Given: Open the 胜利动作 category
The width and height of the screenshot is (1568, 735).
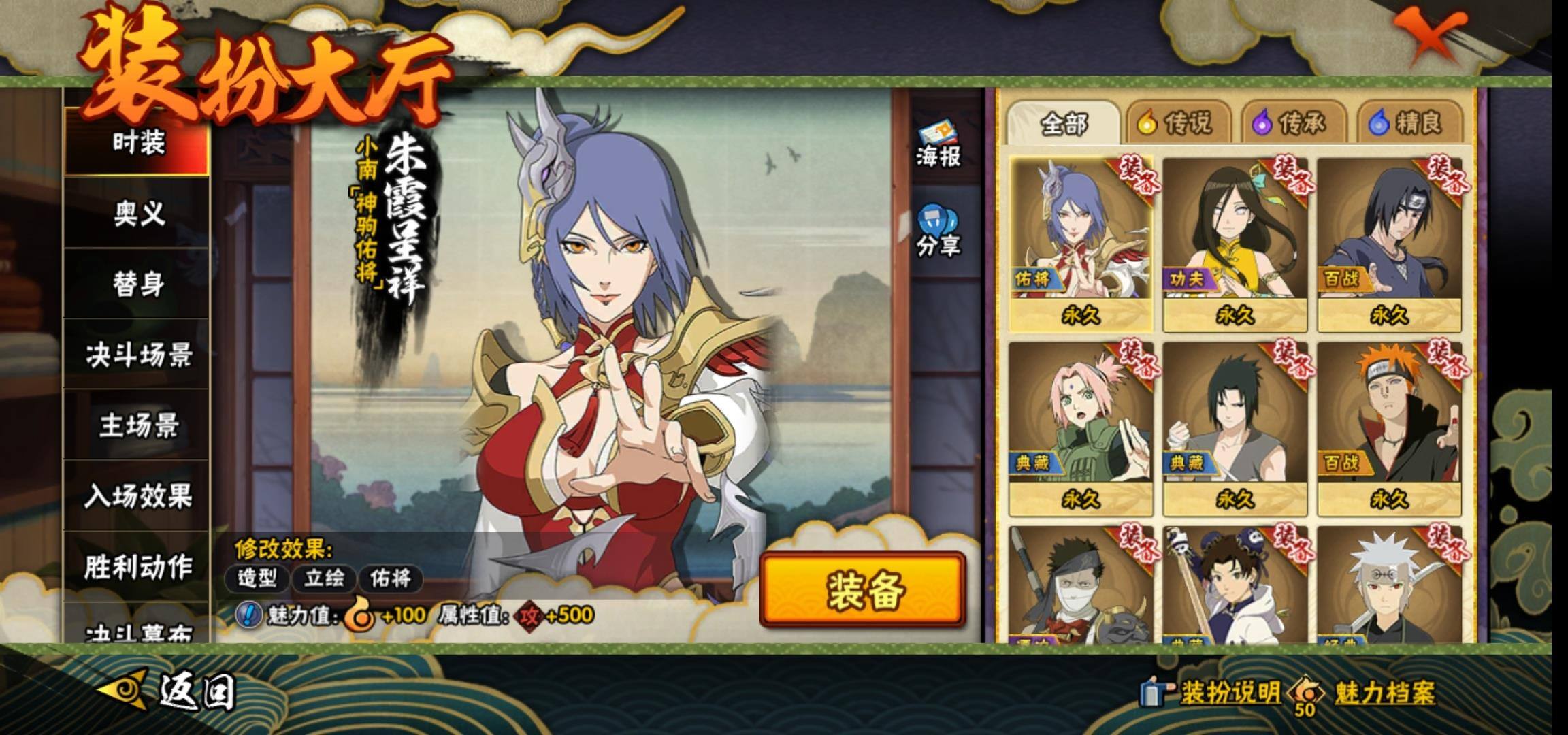Looking at the screenshot, I should click(x=138, y=566).
